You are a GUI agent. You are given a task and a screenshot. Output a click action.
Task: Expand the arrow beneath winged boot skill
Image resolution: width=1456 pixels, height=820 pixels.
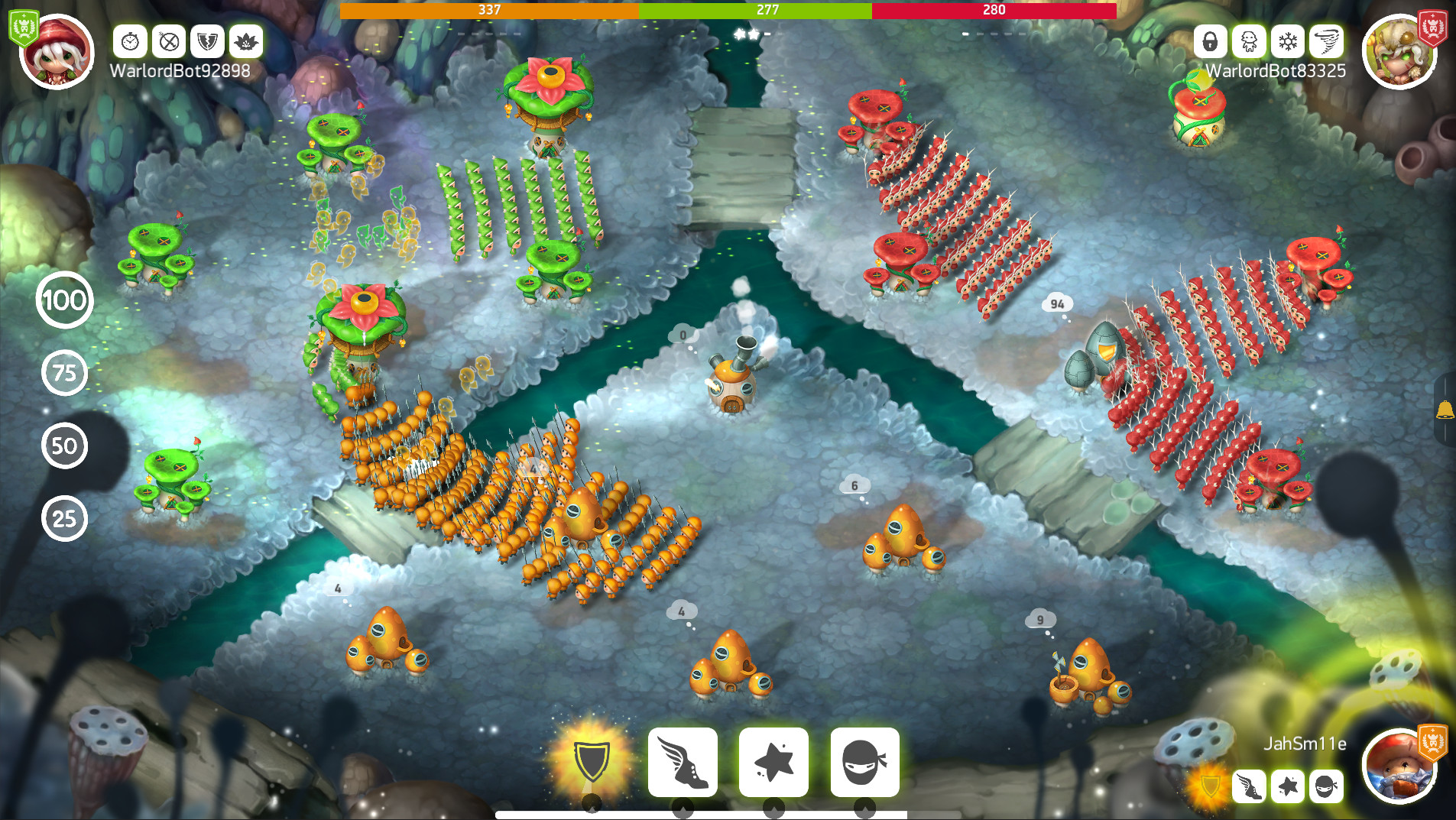point(684,805)
